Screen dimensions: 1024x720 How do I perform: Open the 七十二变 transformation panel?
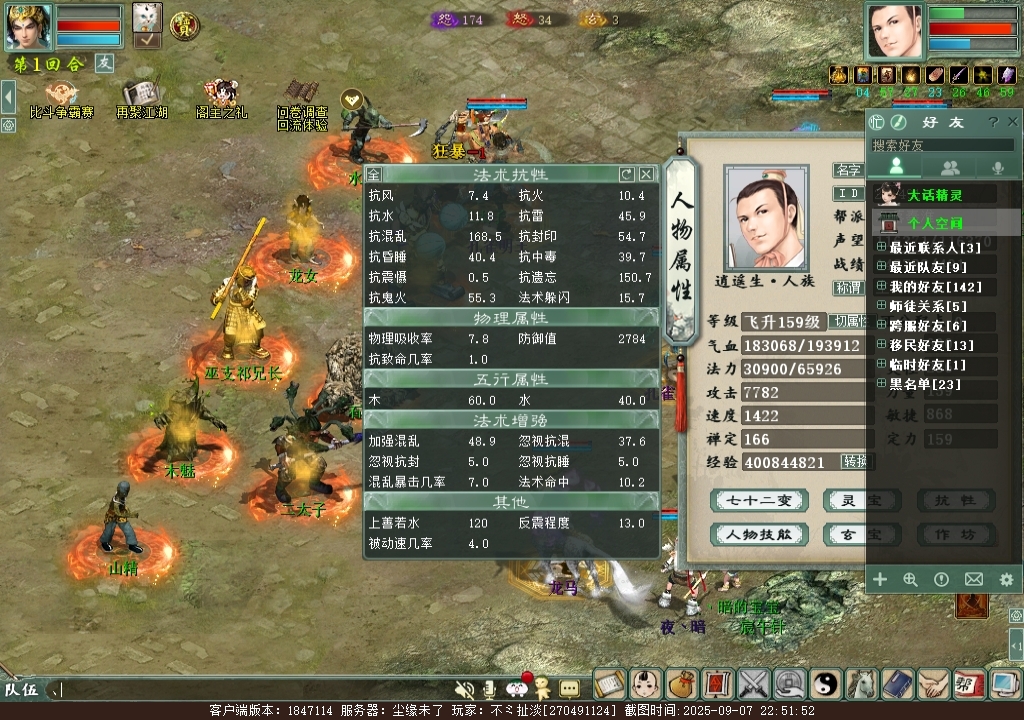pyautogui.click(x=759, y=500)
